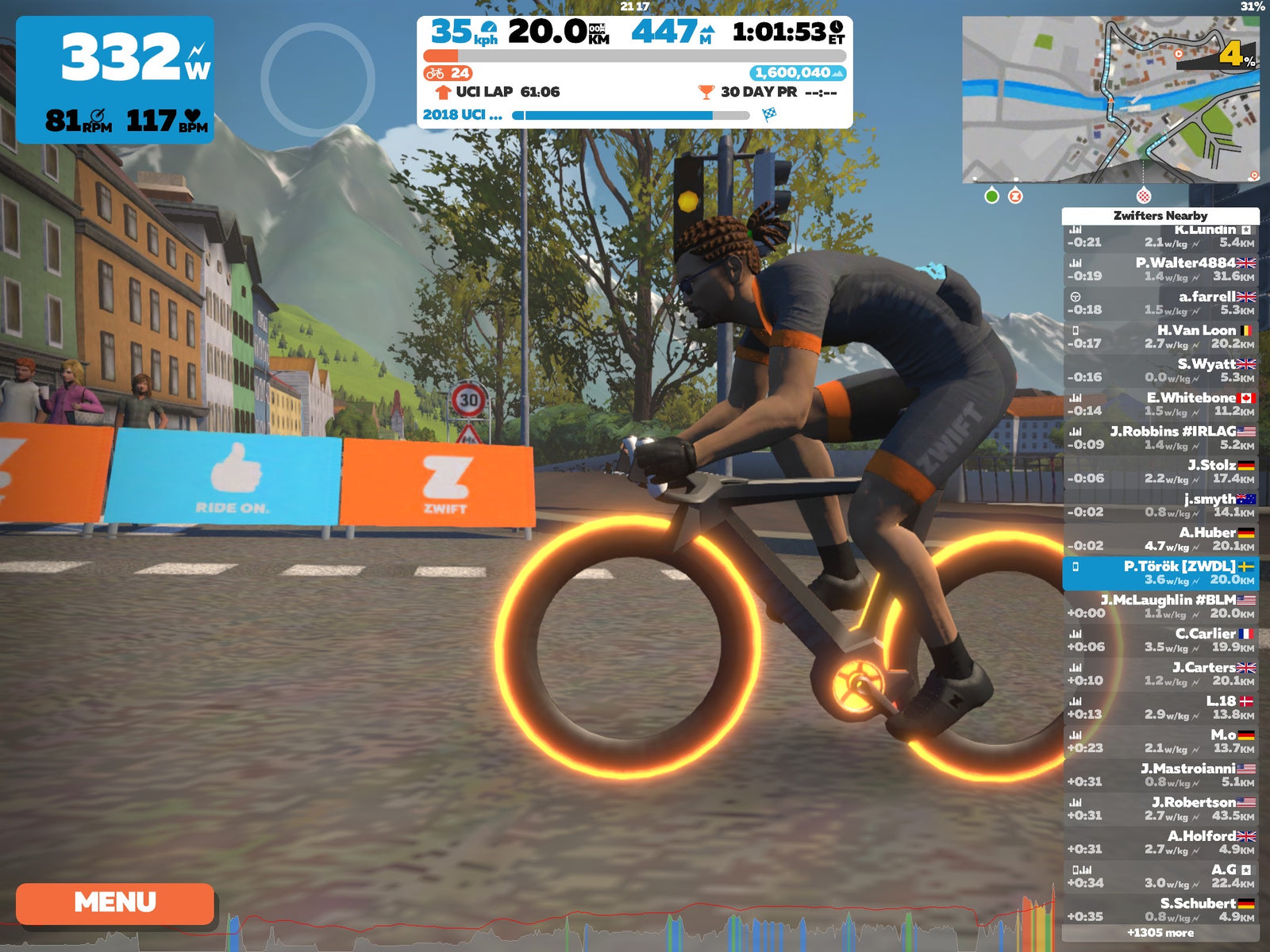This screenshot has width=1270, height=952.
Task: Toggle the highlighted P.Török [ZWDL] rider row
Action: pos(1159,574)
